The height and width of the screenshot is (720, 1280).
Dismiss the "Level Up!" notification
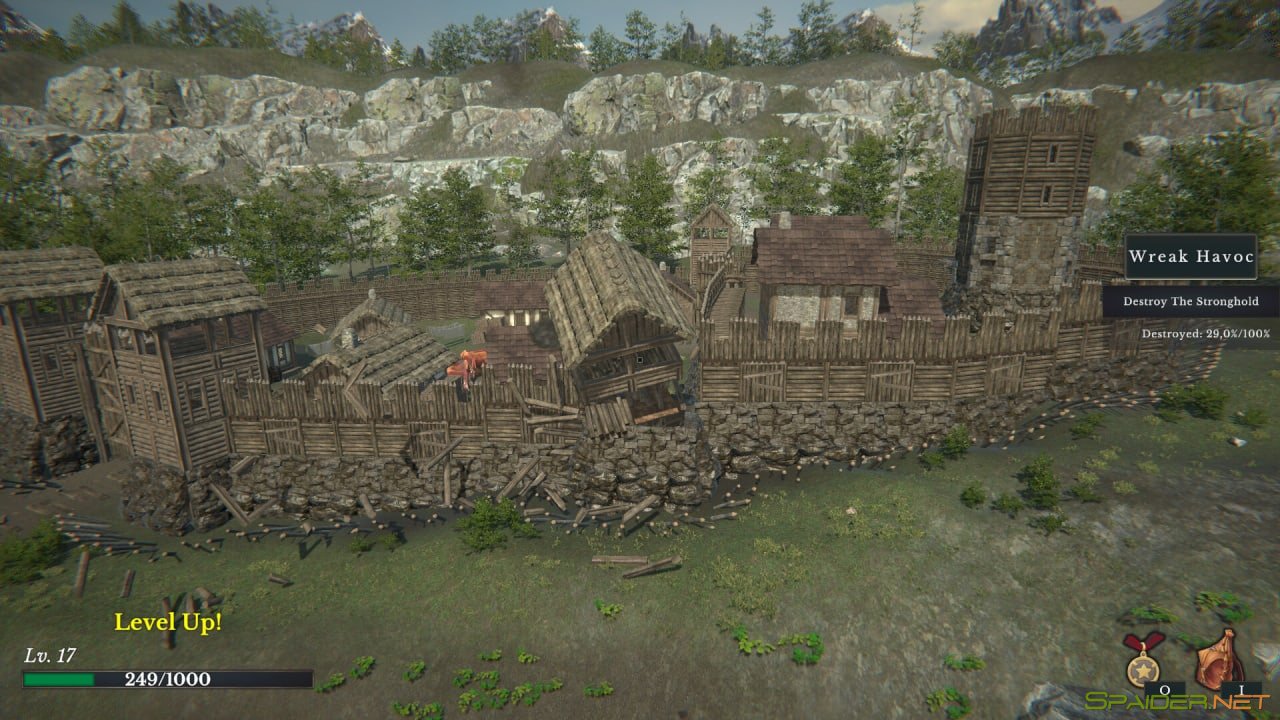[168, 622]
